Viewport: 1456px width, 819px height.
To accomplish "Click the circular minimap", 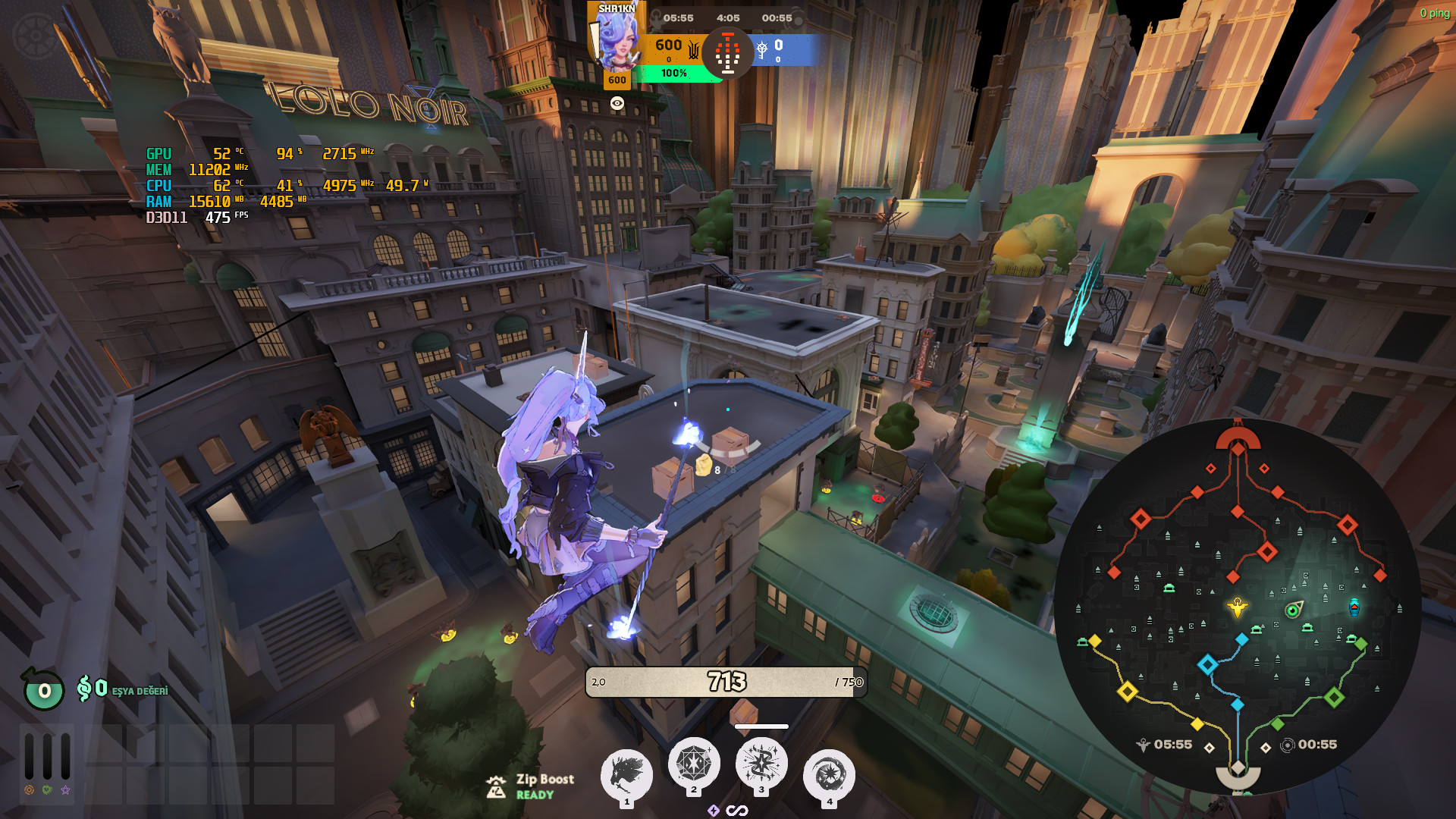I will point(1238,607).
